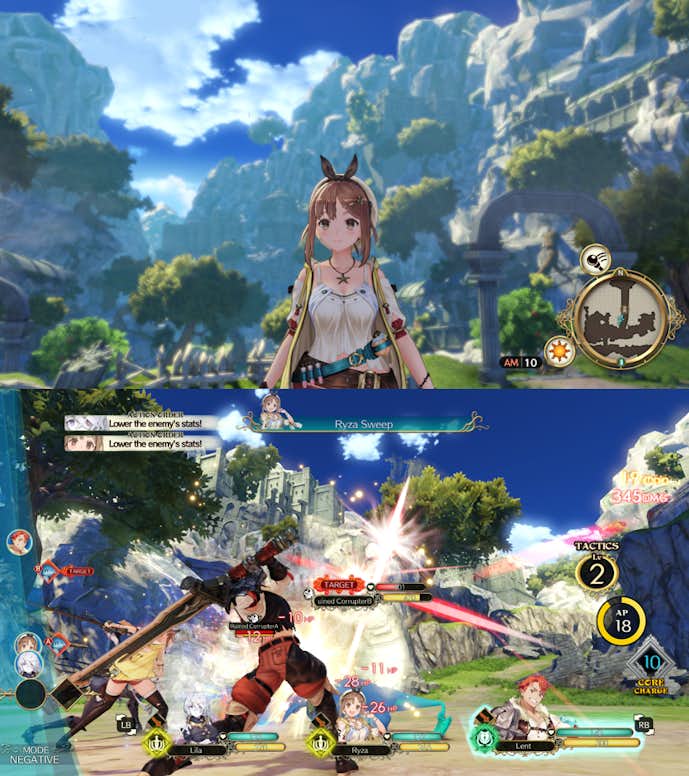Viewport: 689px width, 776px height.
Task: Click the Tactics level 2 indicator
Action: tap(596, 574)
